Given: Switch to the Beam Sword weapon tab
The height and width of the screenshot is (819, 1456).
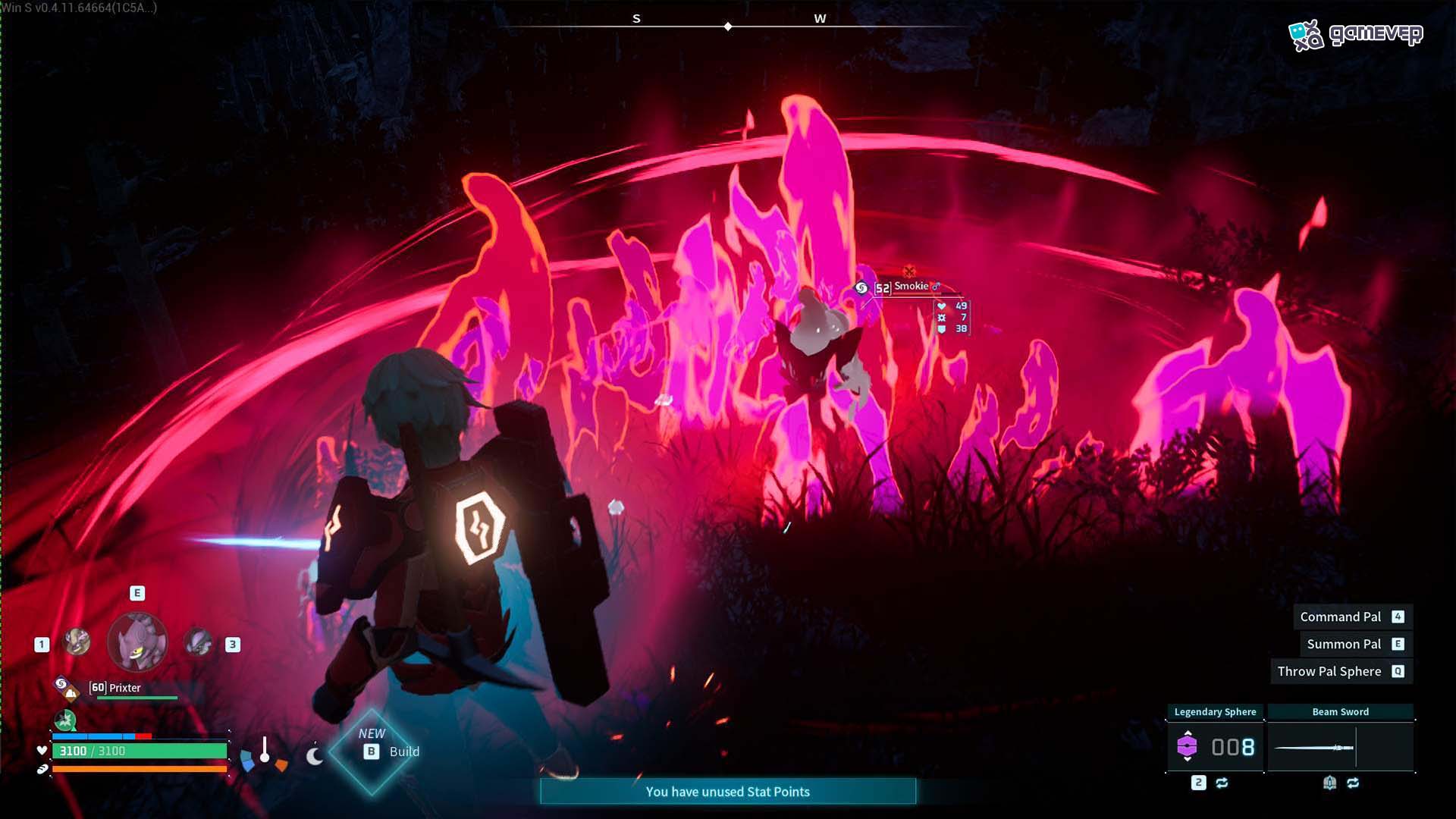Looking at the screenshot, I should [1341, 711].
